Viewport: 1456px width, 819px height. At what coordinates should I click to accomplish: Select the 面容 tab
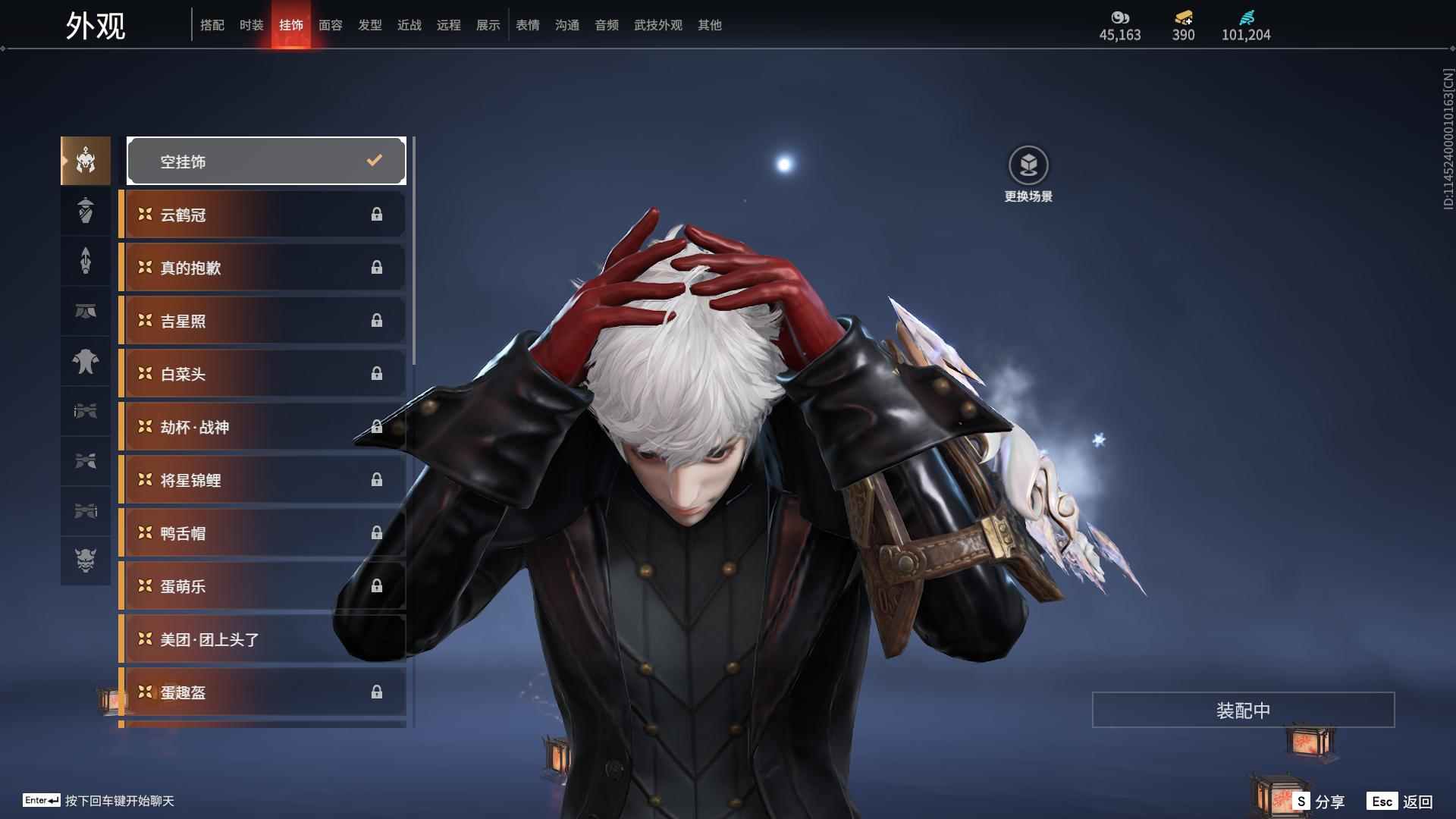[330, 25]
